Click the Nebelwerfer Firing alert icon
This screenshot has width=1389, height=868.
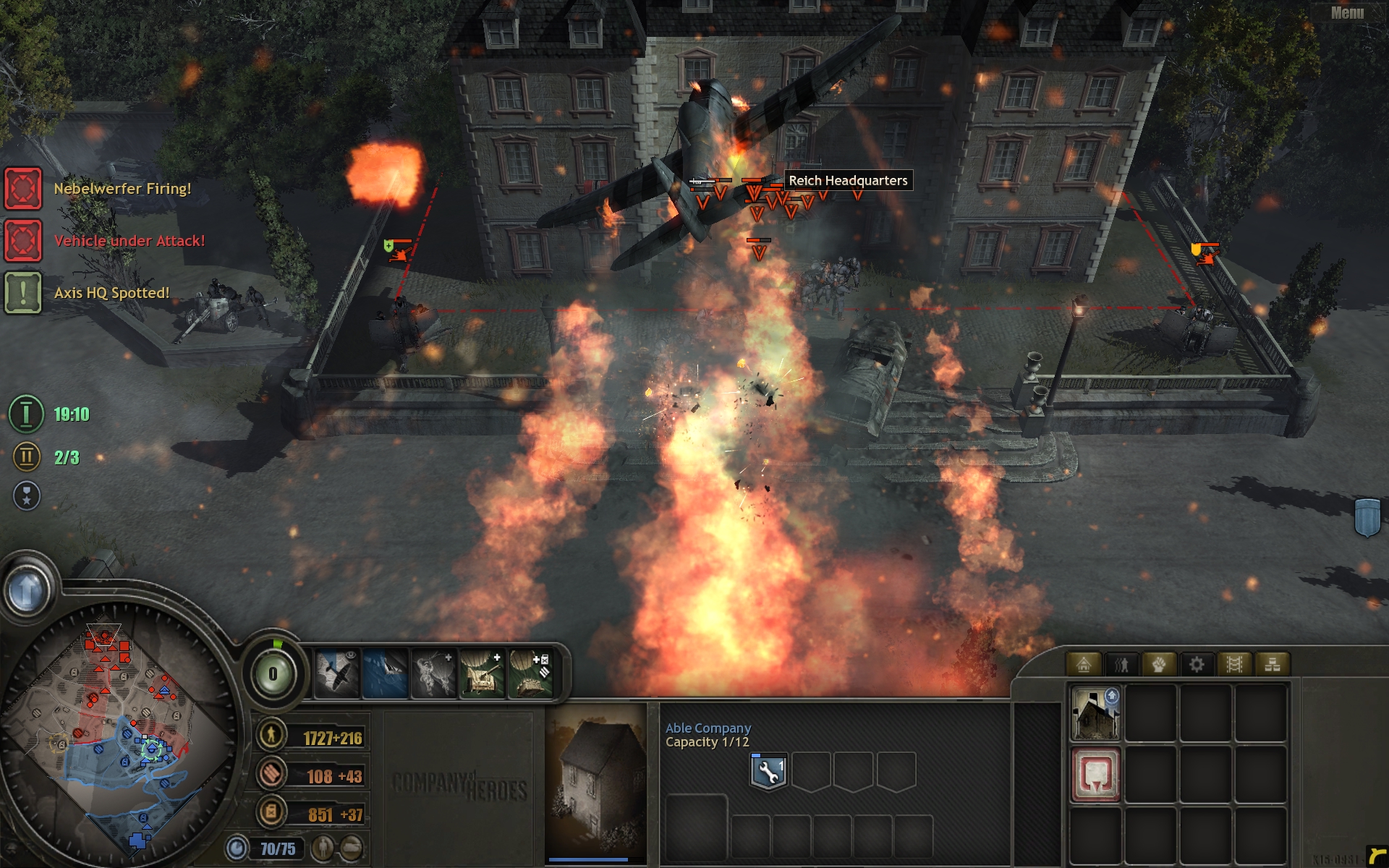[x=23, y=189]
